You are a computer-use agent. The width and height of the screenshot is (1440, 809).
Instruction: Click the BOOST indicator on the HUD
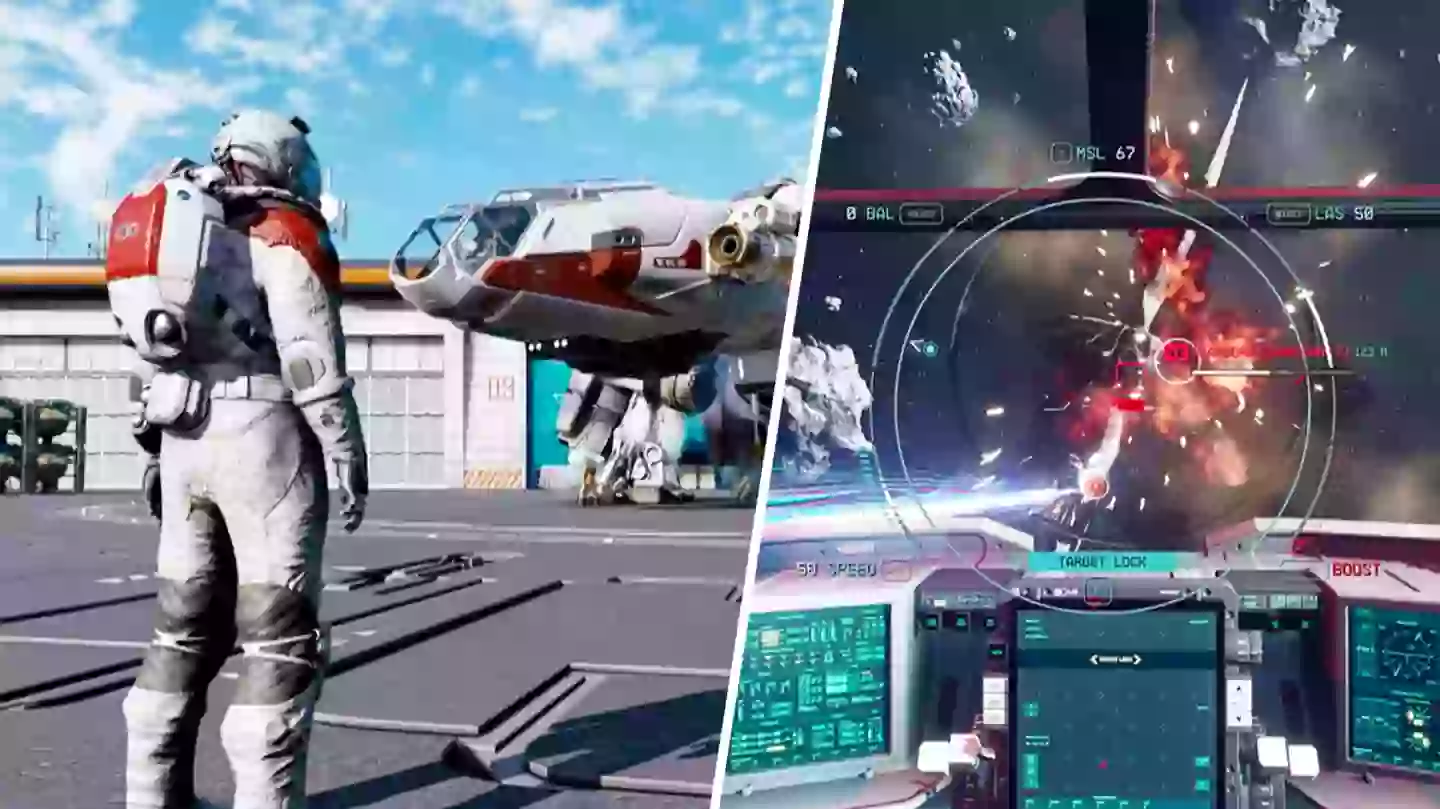click(1357, 567)
